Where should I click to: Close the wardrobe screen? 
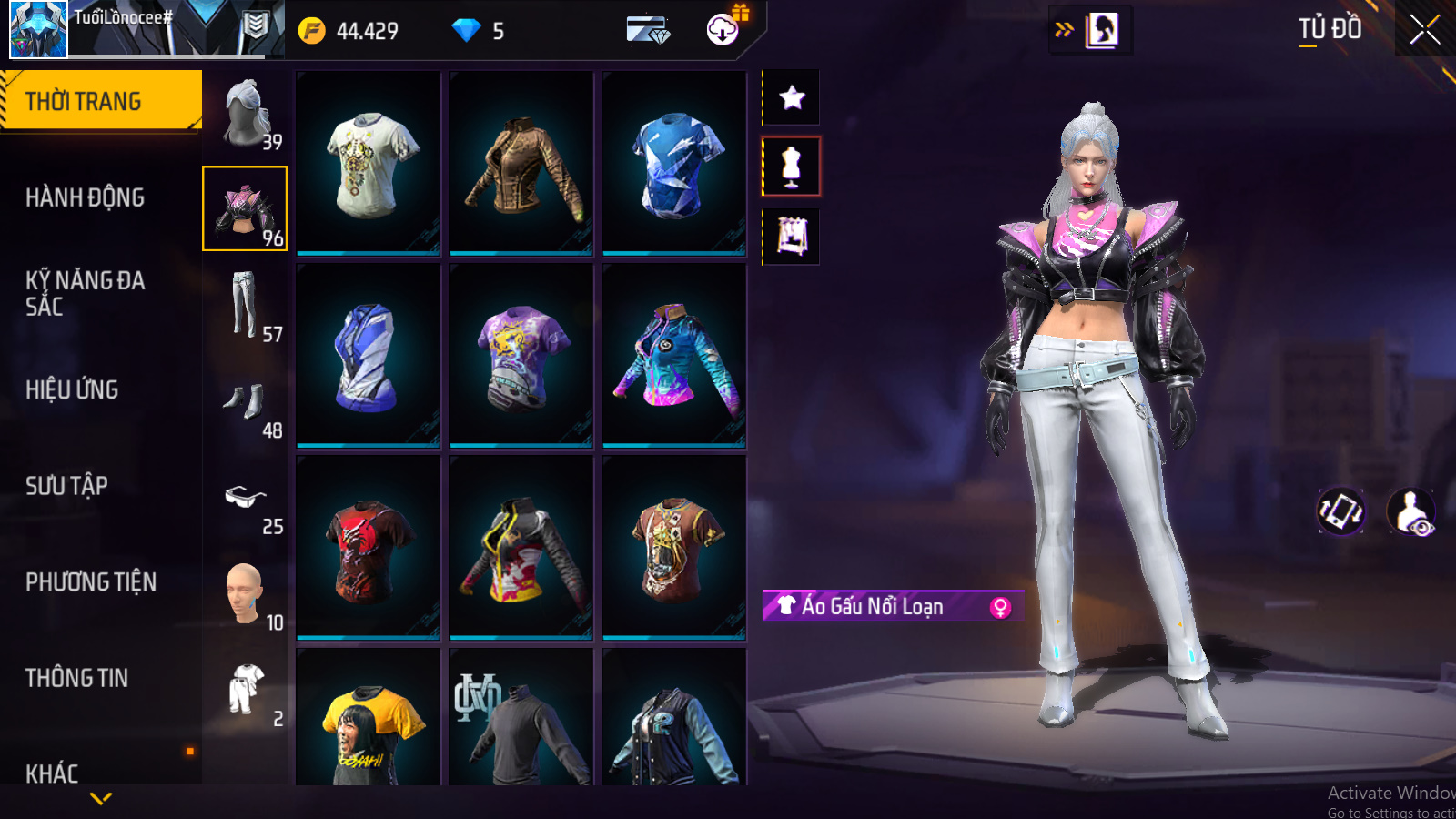(x=1424, y=30)
